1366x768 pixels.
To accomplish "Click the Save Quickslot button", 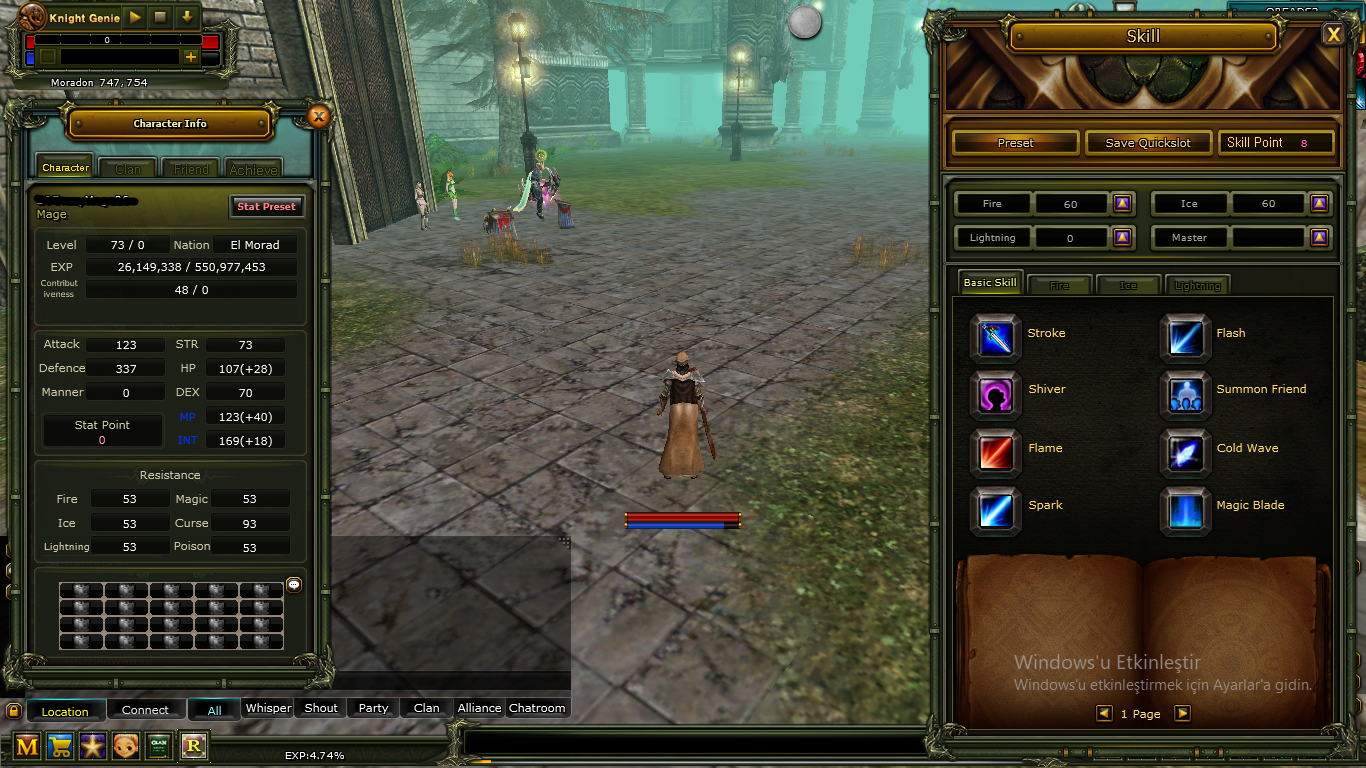I will (x=1148, y=142).
